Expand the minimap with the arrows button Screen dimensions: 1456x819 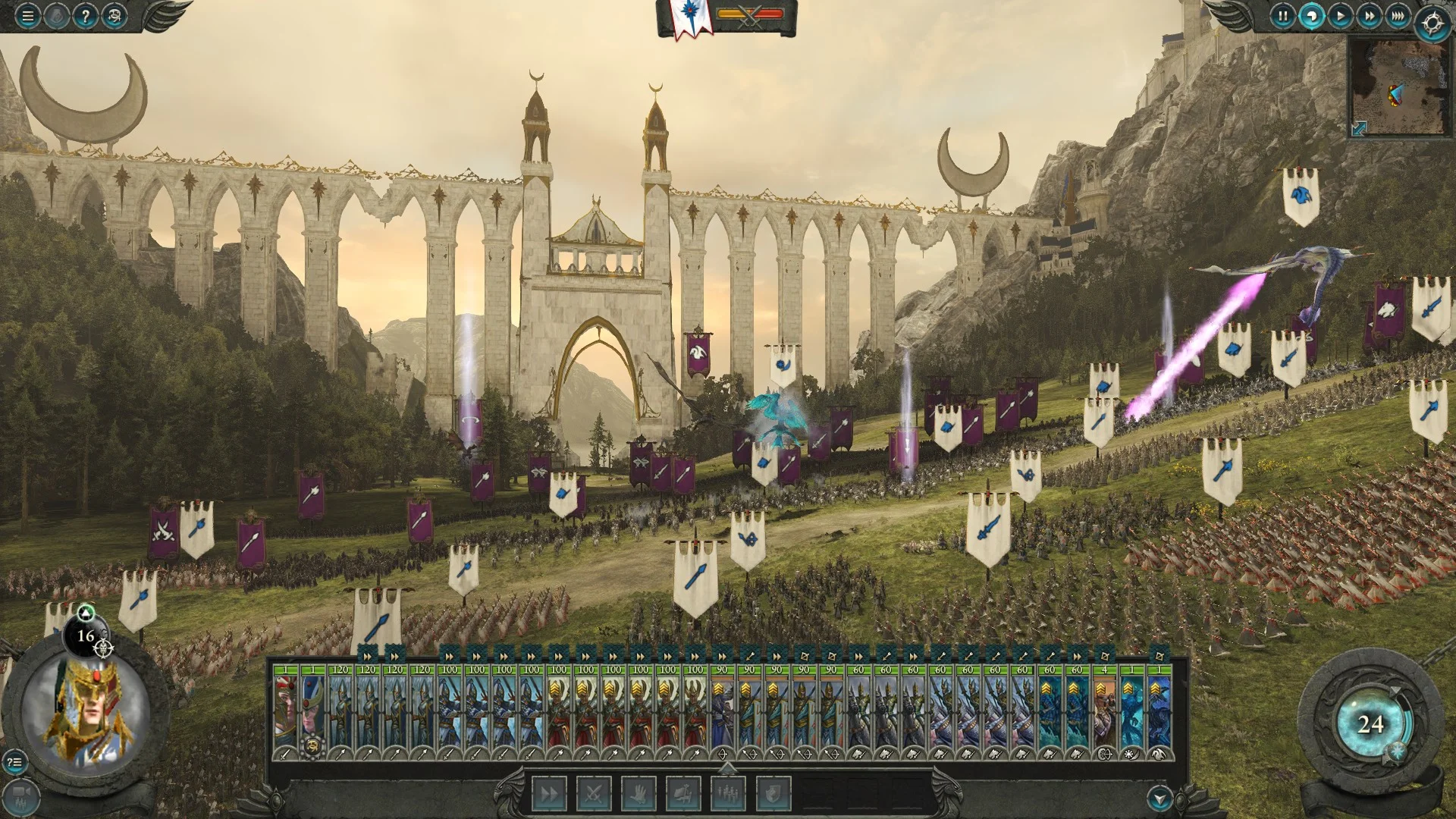tap(1358, 129)
